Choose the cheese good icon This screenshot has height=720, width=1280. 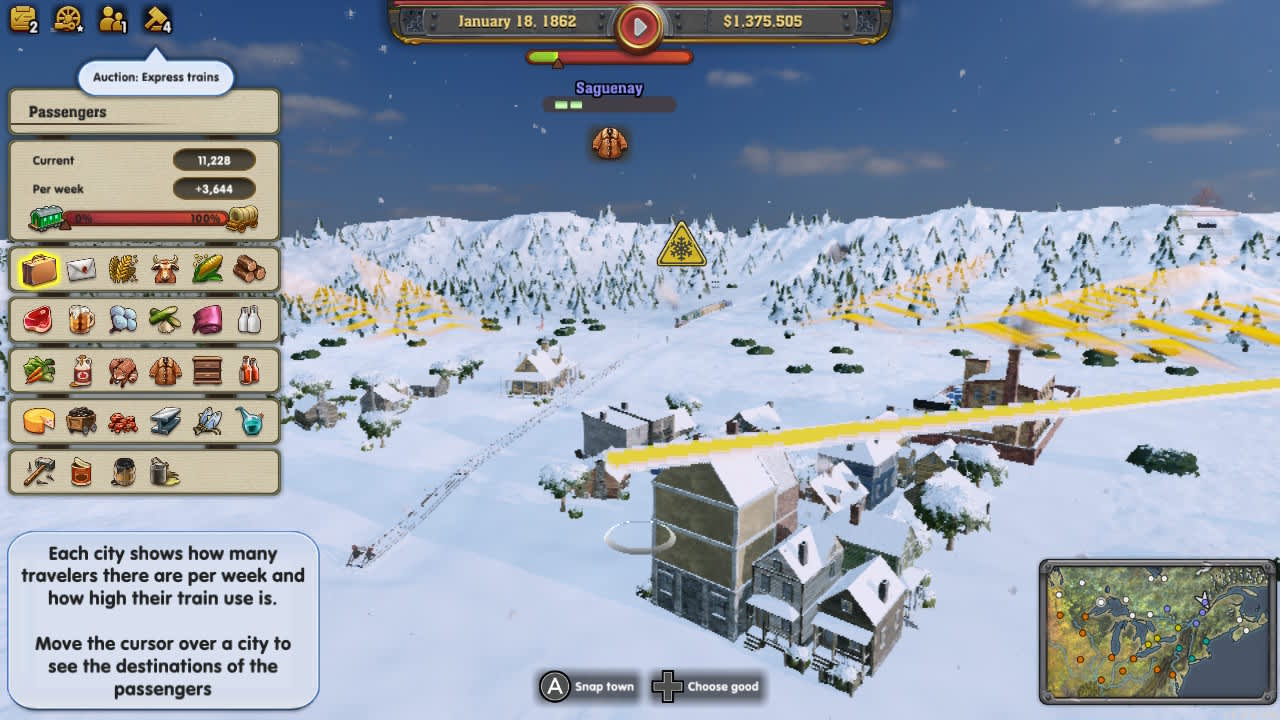38,421
